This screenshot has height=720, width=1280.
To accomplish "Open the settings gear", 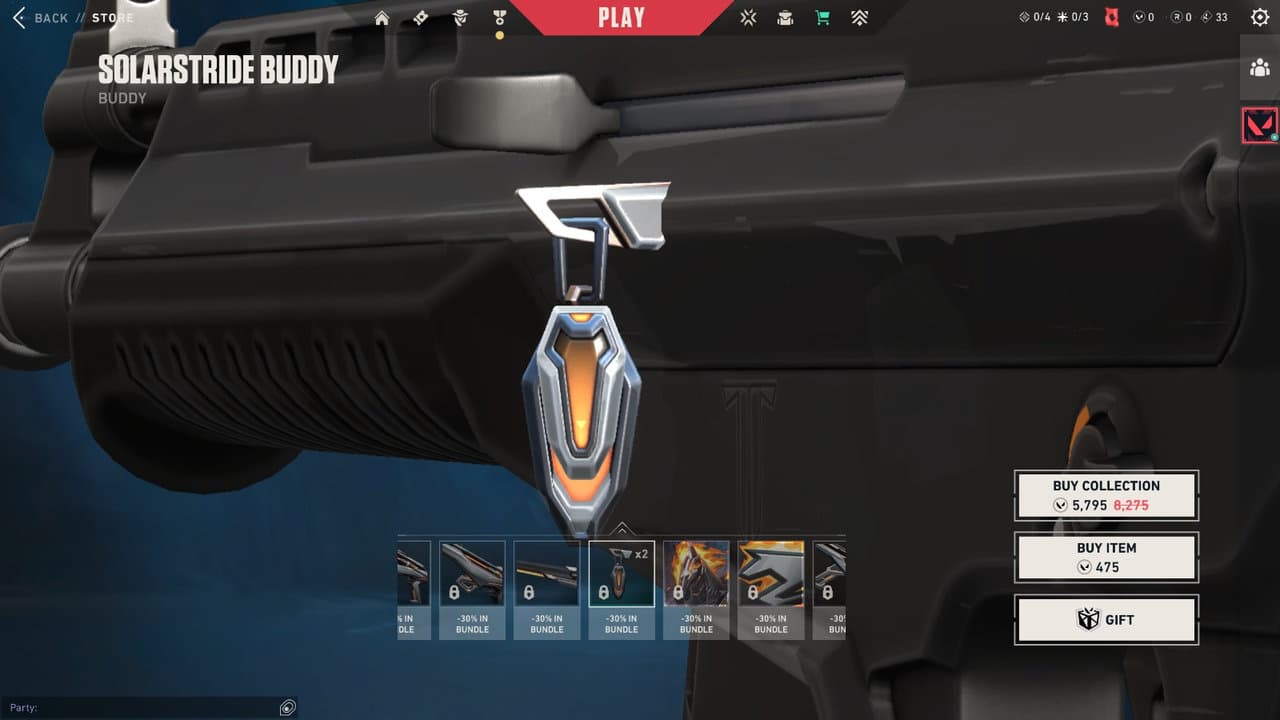I will [1259, 18].
